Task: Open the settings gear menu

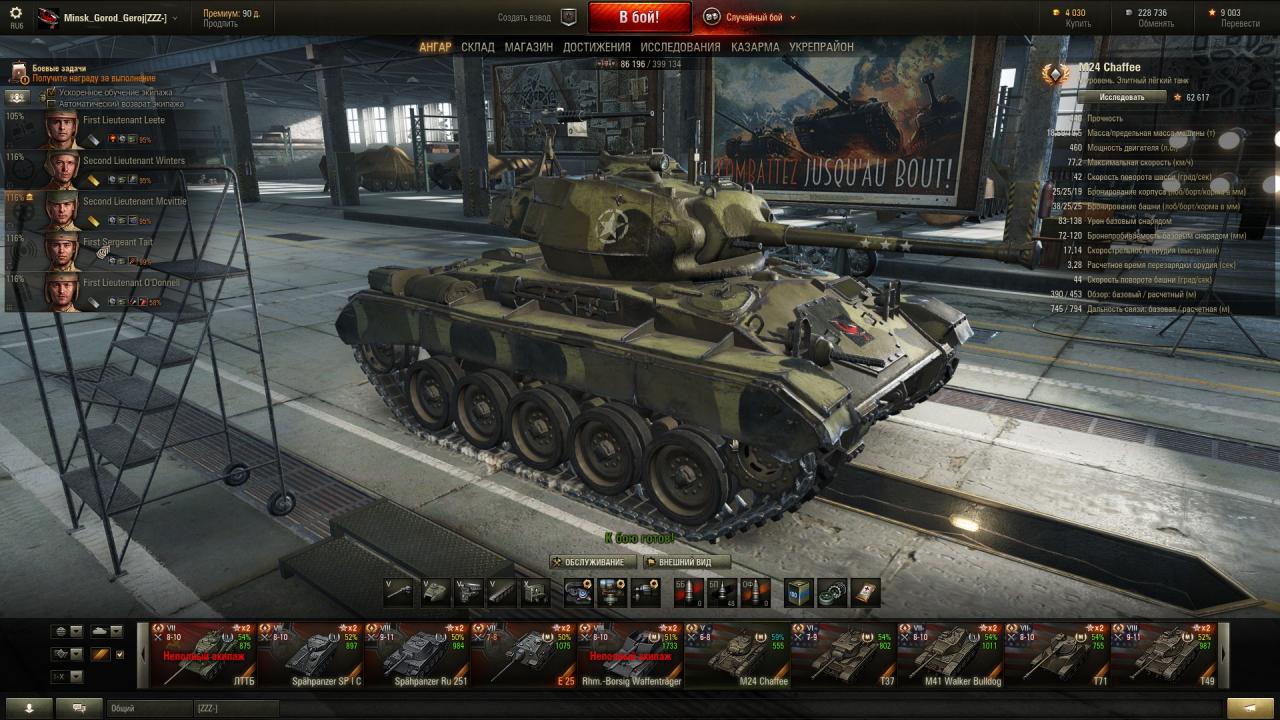Action: (x=16, y=14)
